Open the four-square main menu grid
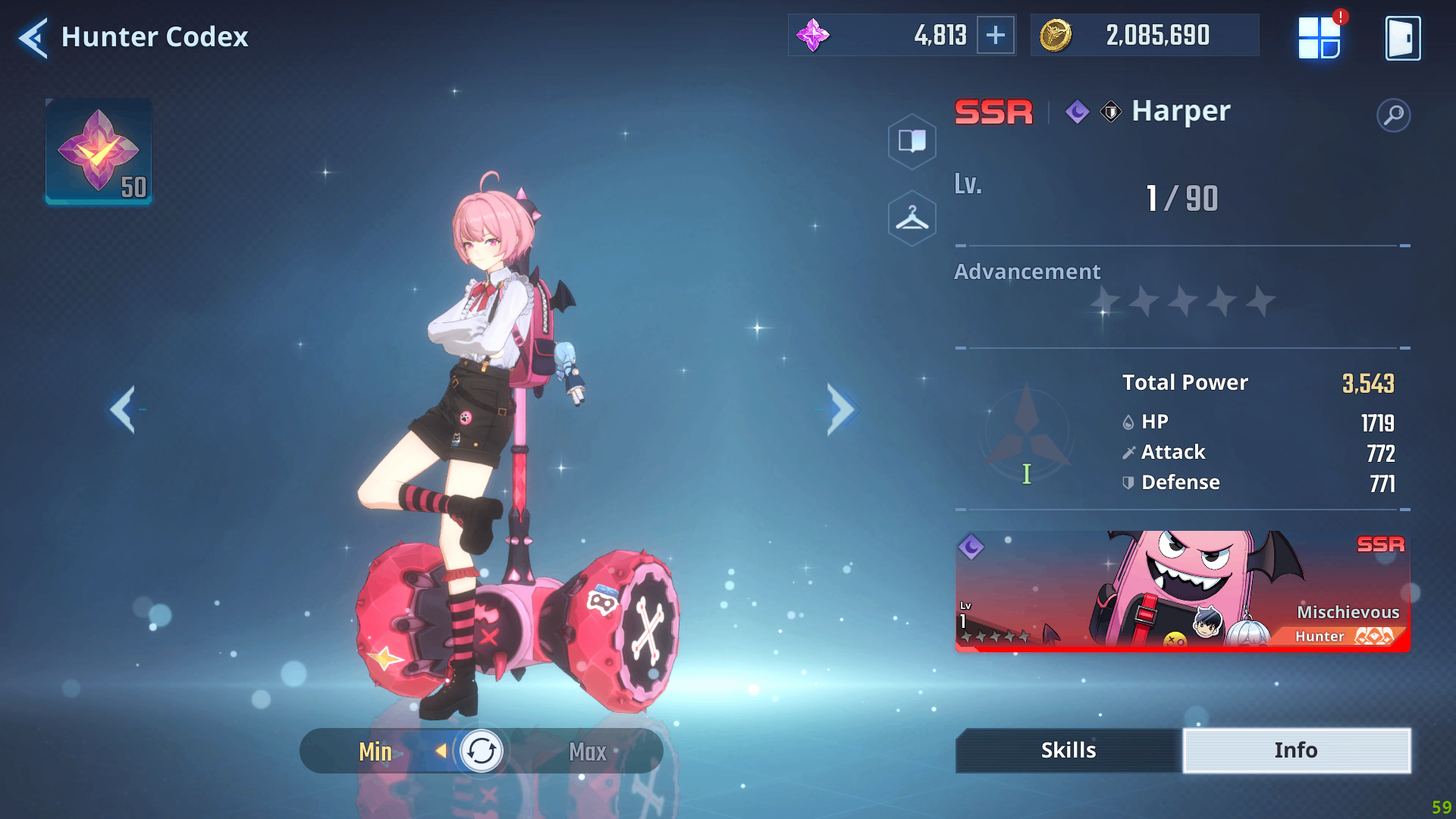Screen dimensions: 1456x819 tap(1319, 38)
